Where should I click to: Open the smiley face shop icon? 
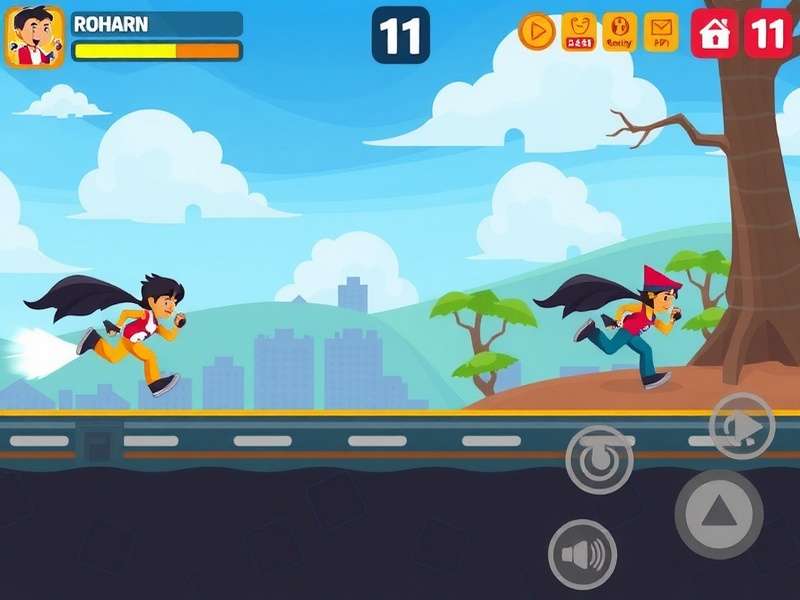579,32
